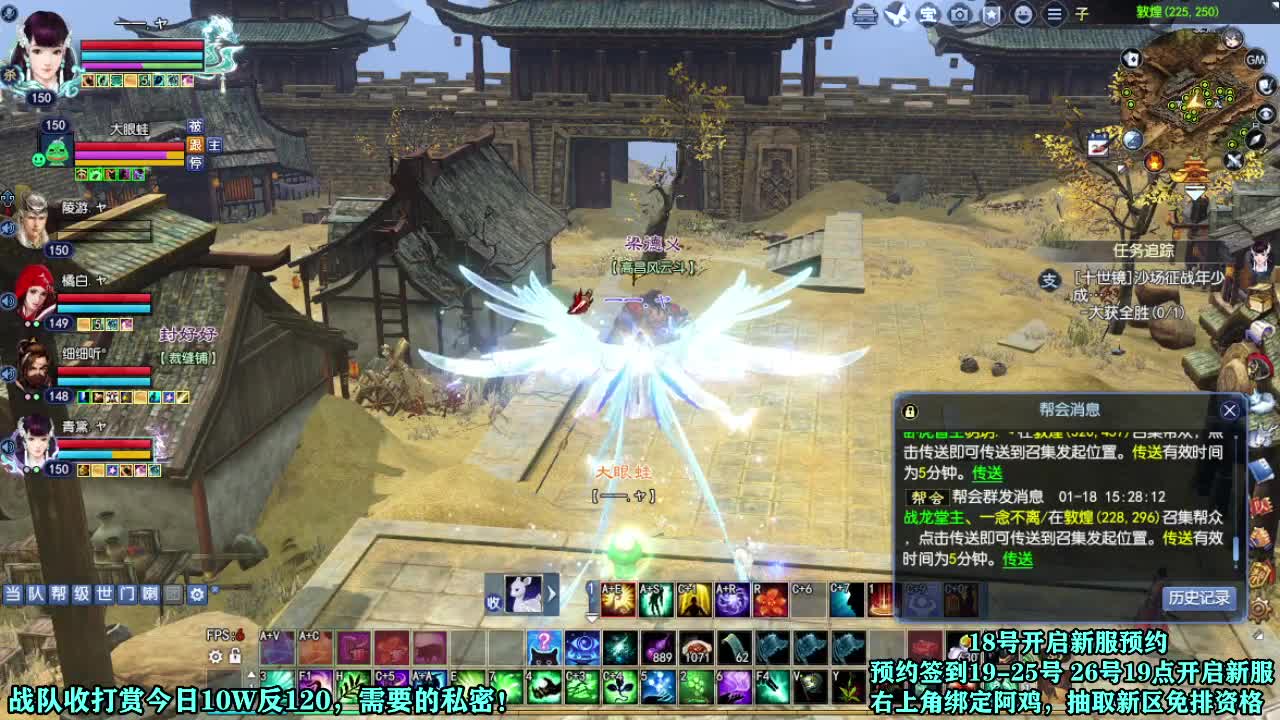1280x720 pixels.
Task: Open the 宝 treasure icon at top
Action: click(928, 14)
